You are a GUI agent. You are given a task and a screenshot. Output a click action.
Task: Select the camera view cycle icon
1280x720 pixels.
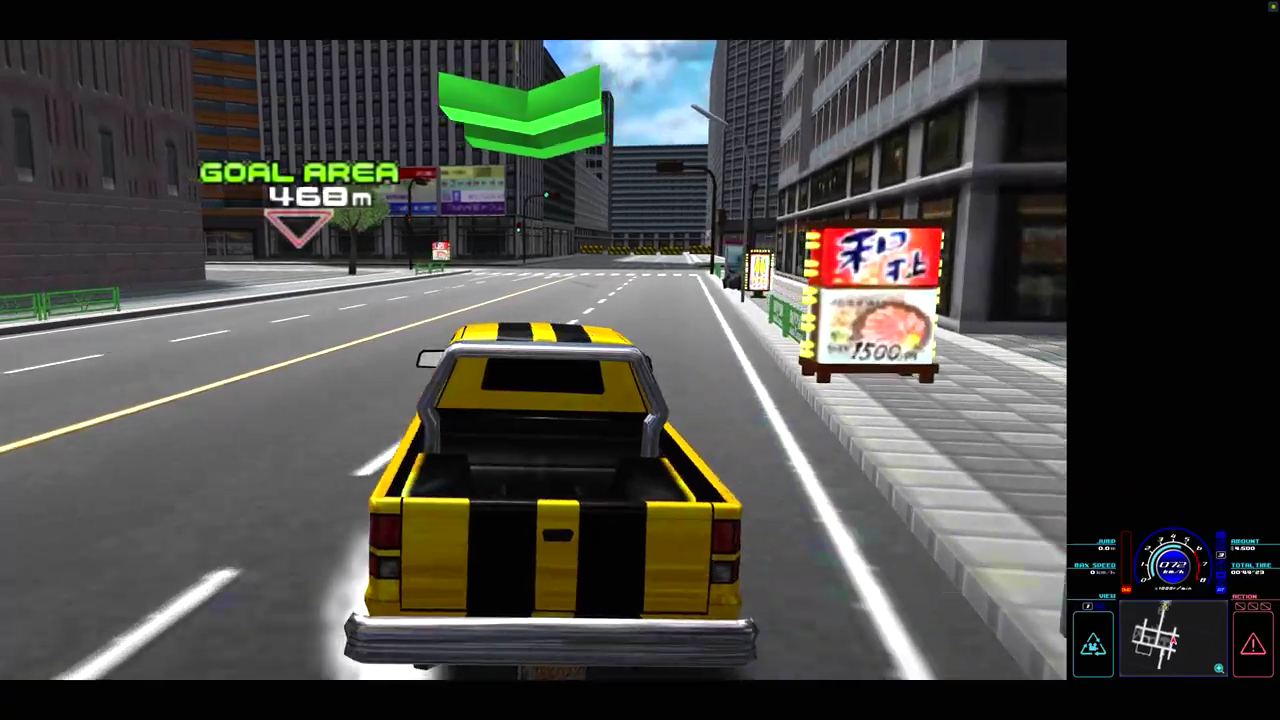coord(1091,643)
